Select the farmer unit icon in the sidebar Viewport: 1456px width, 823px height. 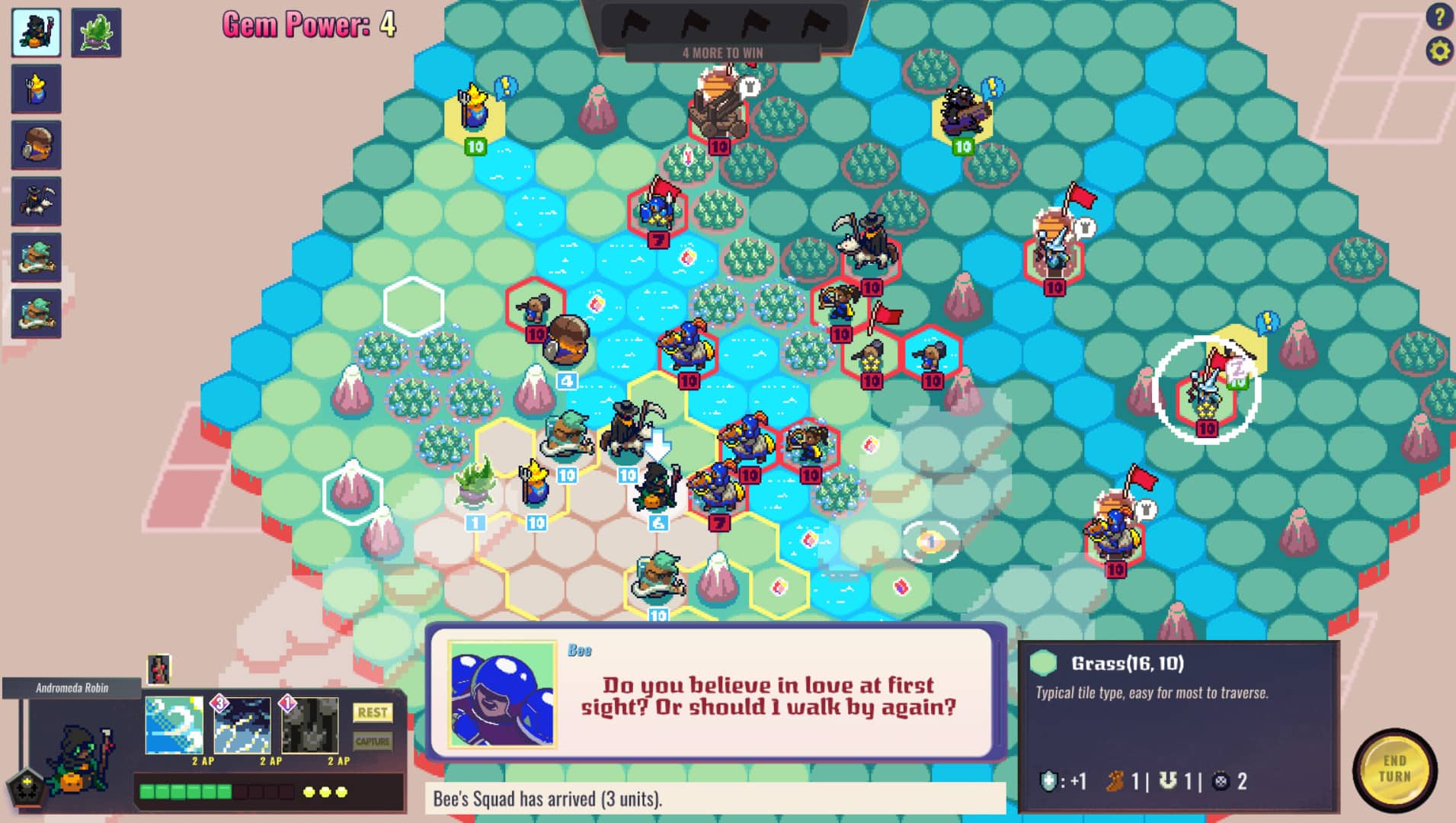(35, 89)
